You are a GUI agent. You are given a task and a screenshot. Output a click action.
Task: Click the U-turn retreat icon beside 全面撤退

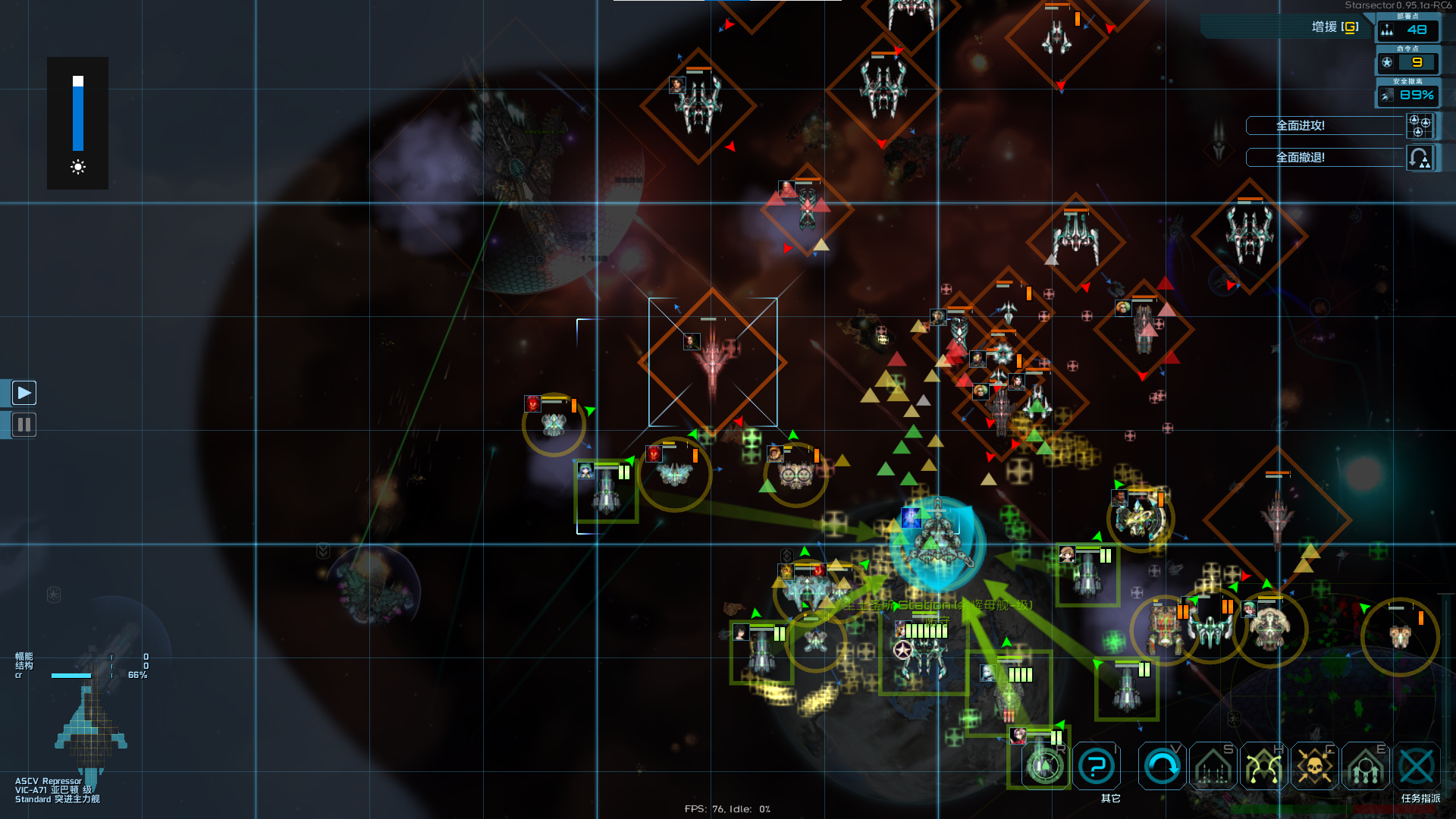point(1420,158)
